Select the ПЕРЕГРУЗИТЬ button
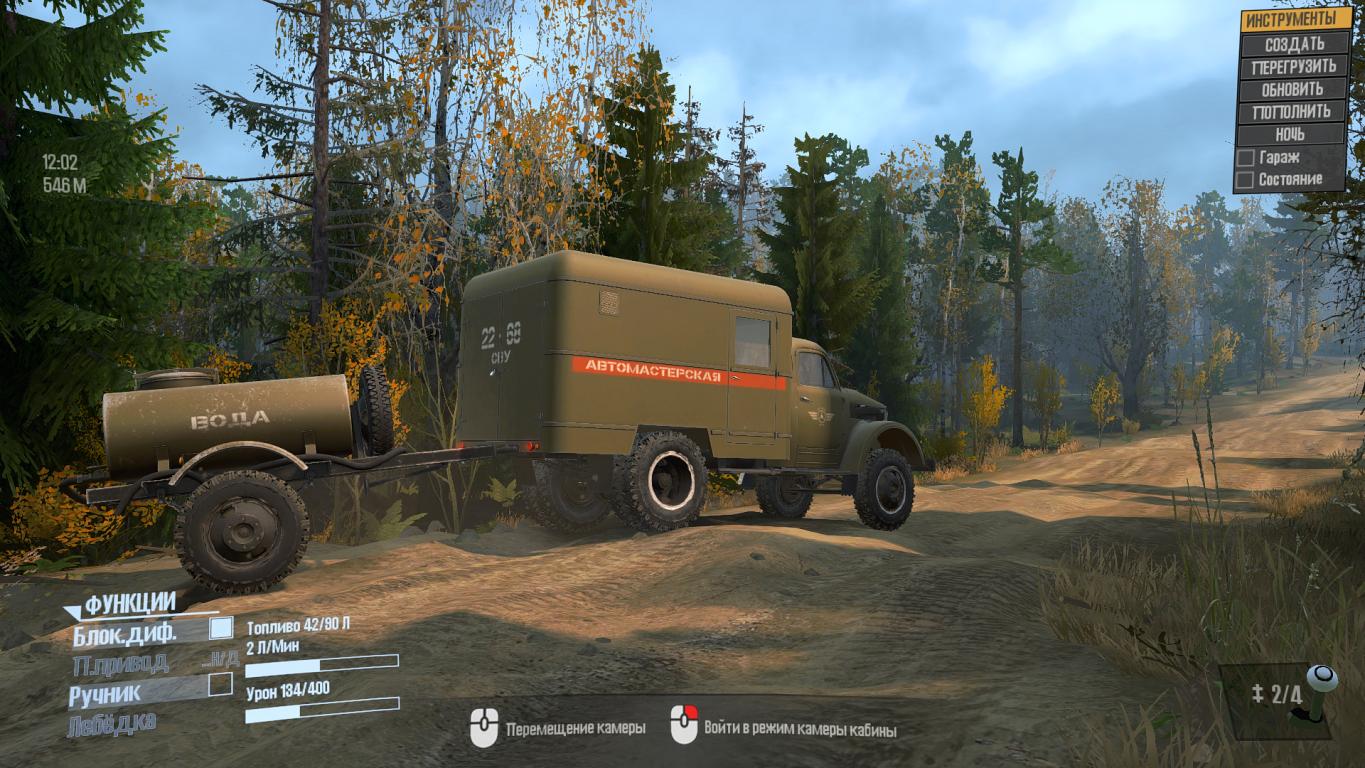The image size is (1365, 768). click(x=1293, y=67)
